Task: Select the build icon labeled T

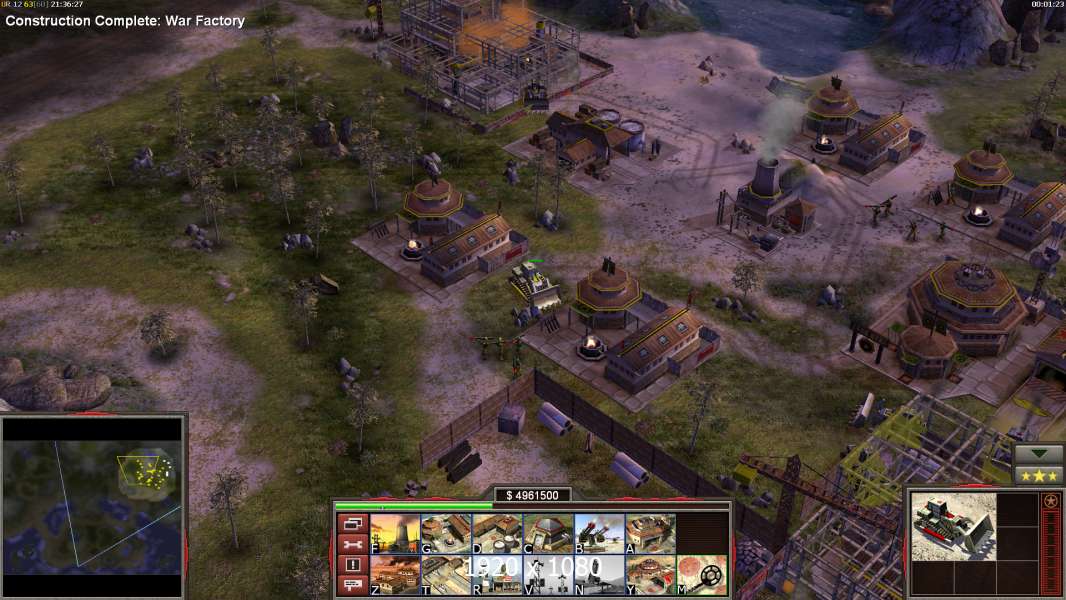Action: (446, 575)
